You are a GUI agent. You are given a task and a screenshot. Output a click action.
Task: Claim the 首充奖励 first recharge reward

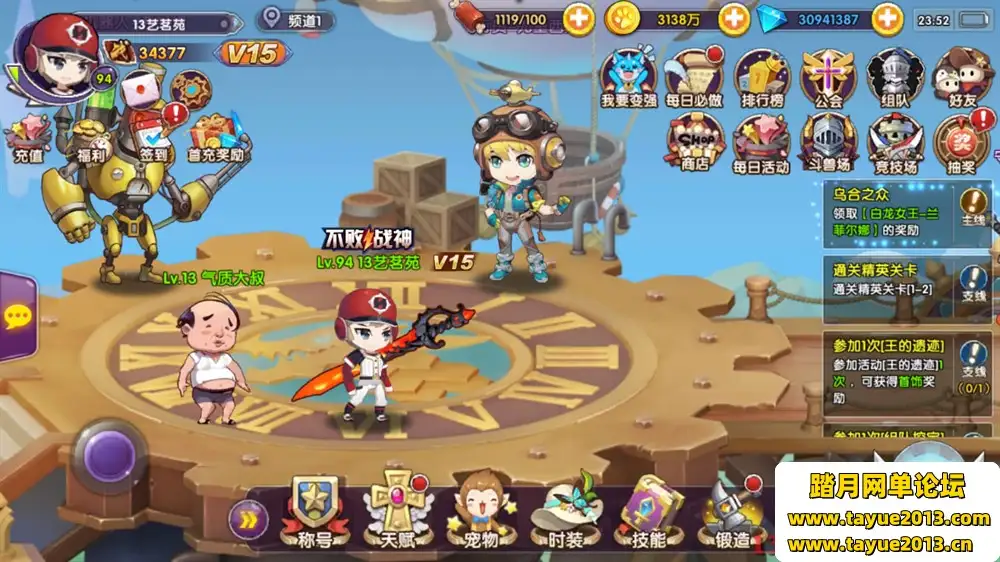218,137
